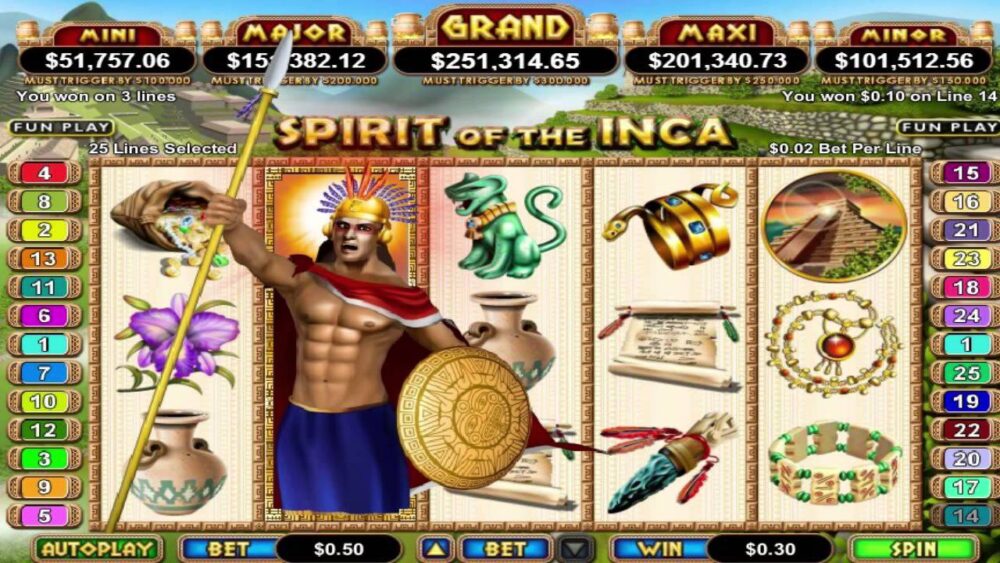Select payline 19 marker

[x=965, y=402]
